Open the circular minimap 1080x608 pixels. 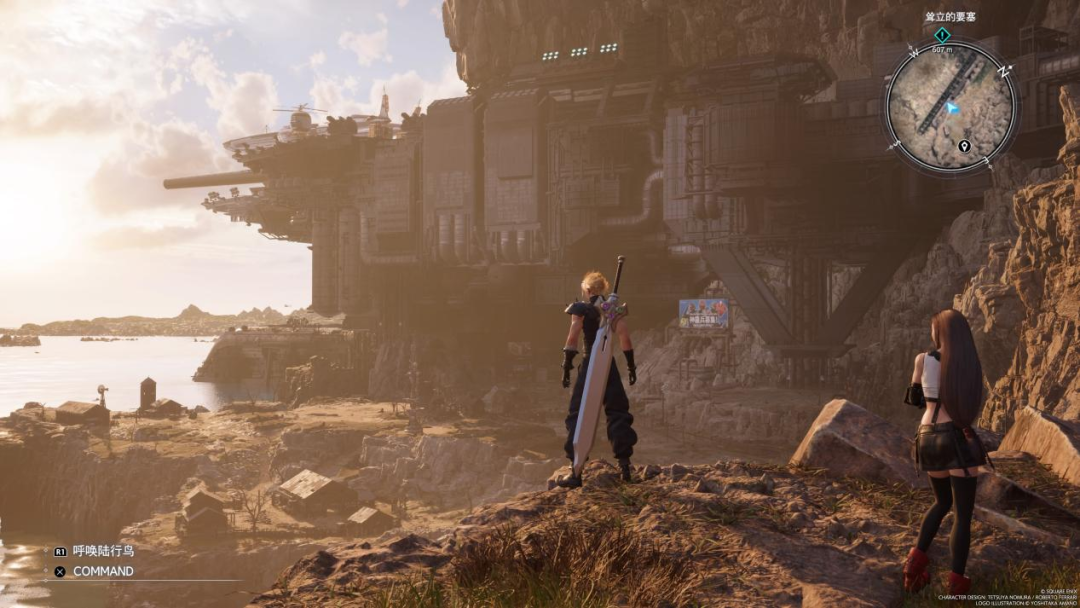(x=950, y=107)
